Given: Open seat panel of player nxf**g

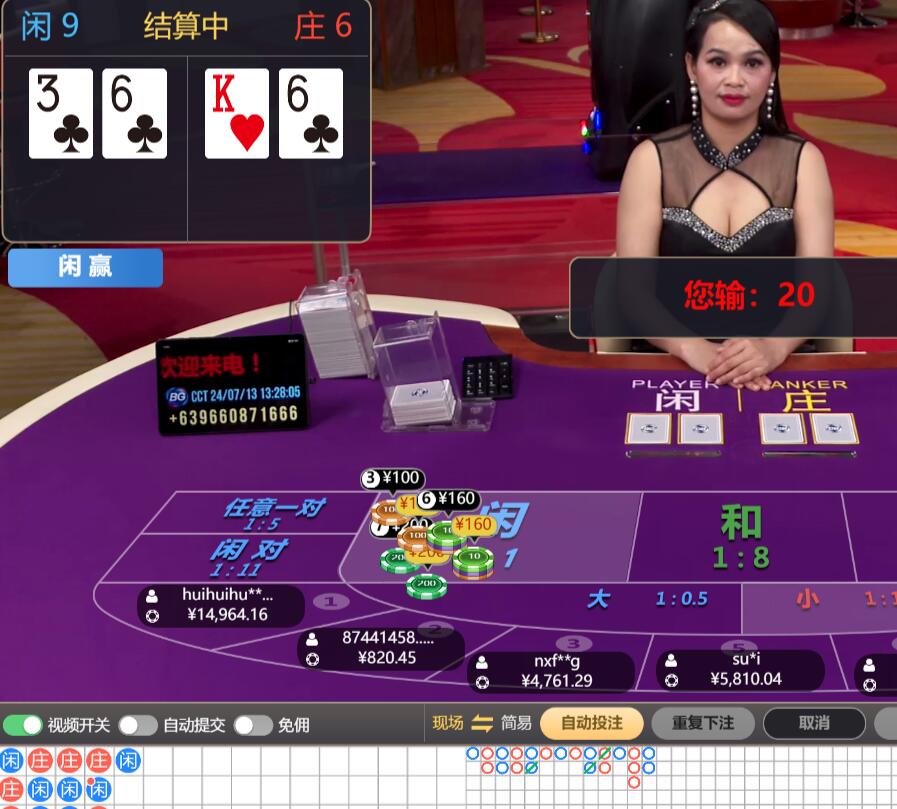Looking at the screenshot, I should tap(551, 671).
